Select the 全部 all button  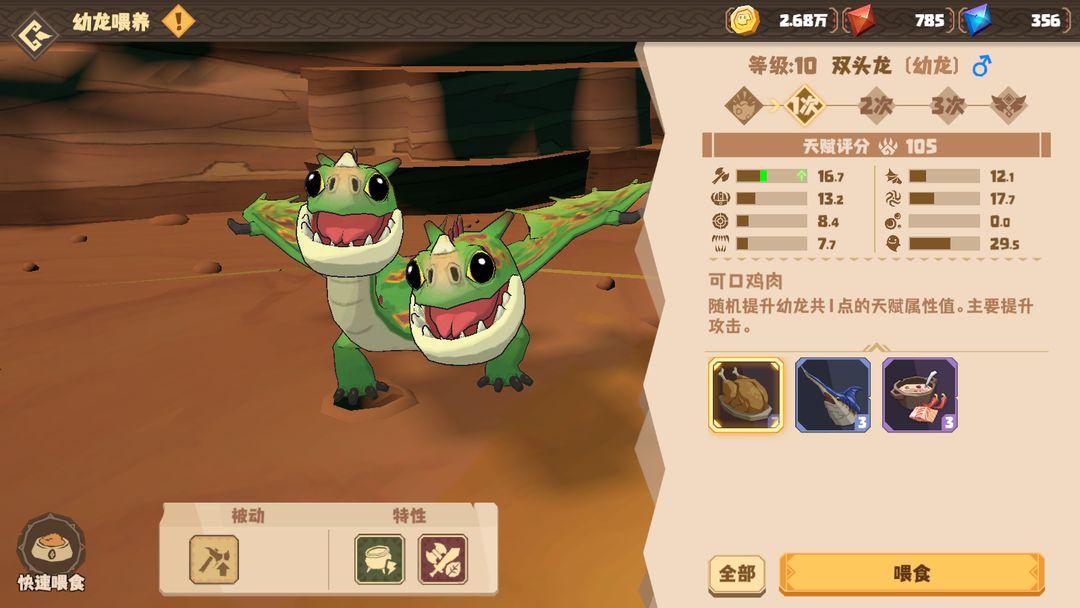click(737, 574)
